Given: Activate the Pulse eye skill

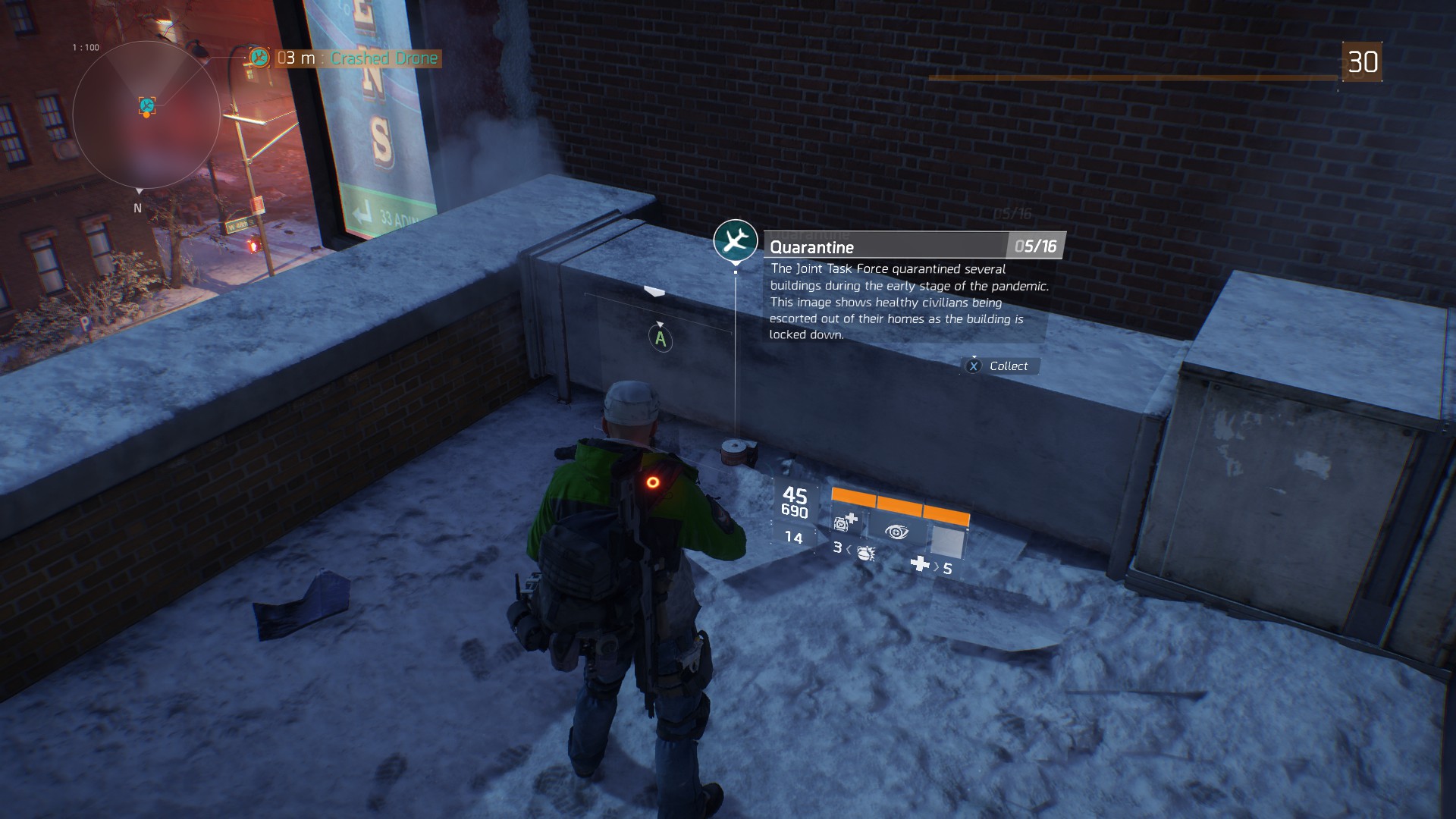Looking at the screenshot, I should pyautogui.click(x=896, y=532).
